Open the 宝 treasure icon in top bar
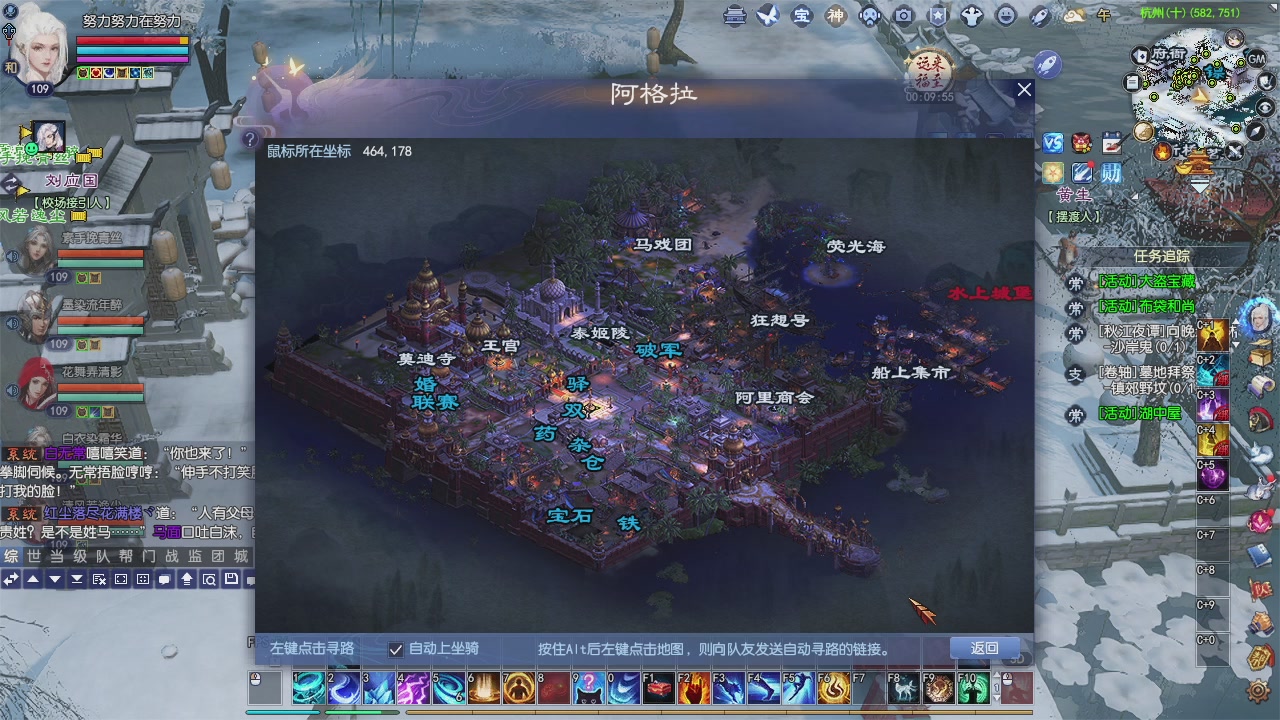Image resolution: width=1280 pixels, height=720 pixels. (801, 17)
